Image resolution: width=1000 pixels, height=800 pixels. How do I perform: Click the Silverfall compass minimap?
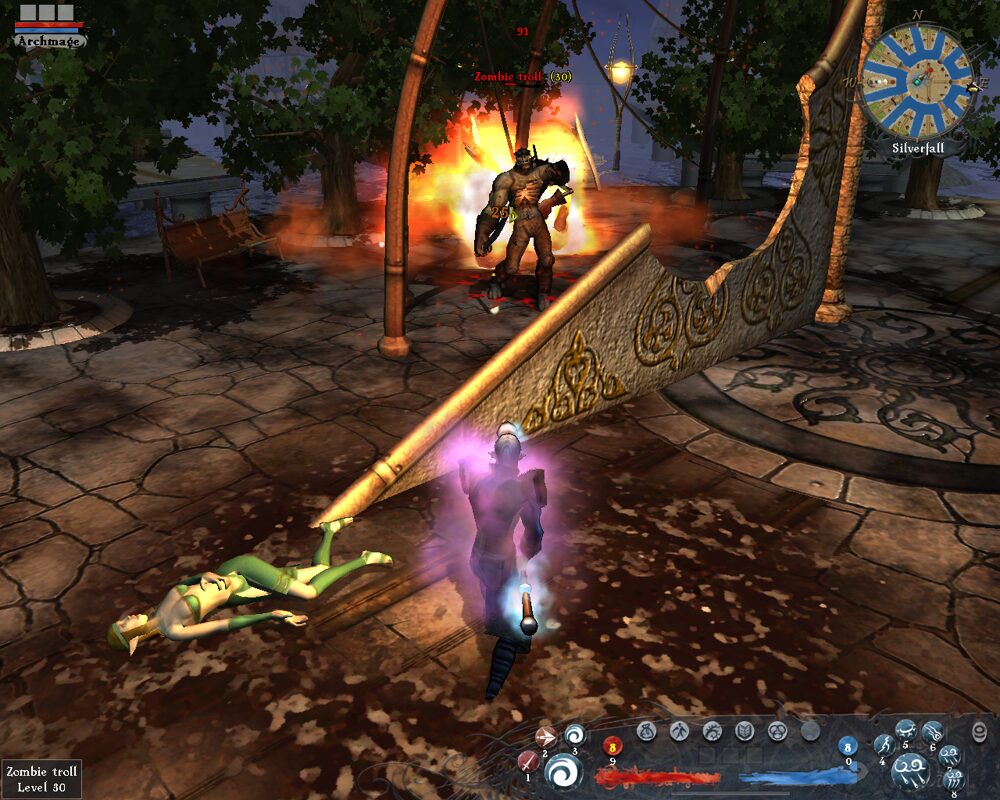(x=917, y=80)
